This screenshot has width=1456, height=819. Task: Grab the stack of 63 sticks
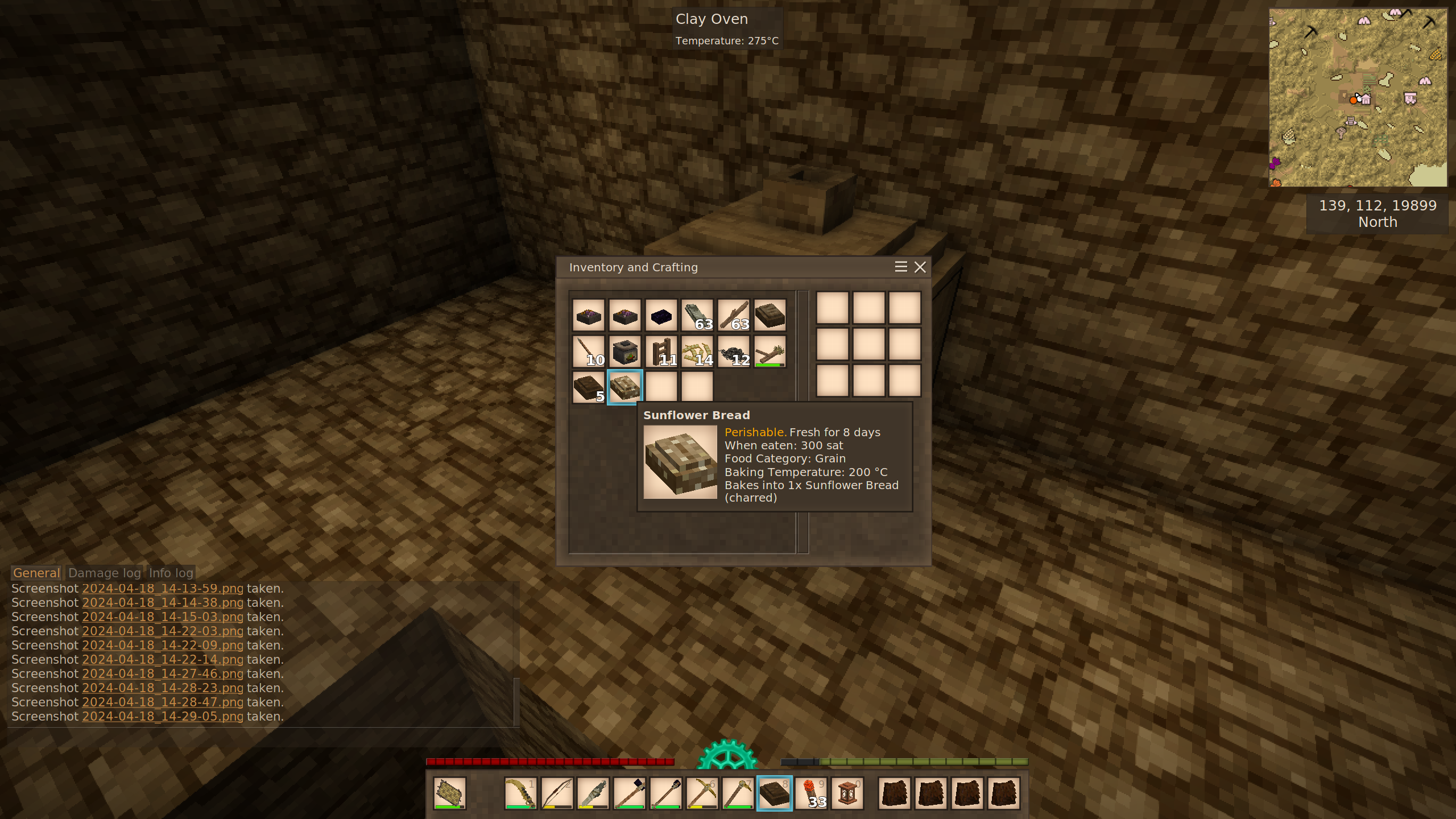pos(734,315)
